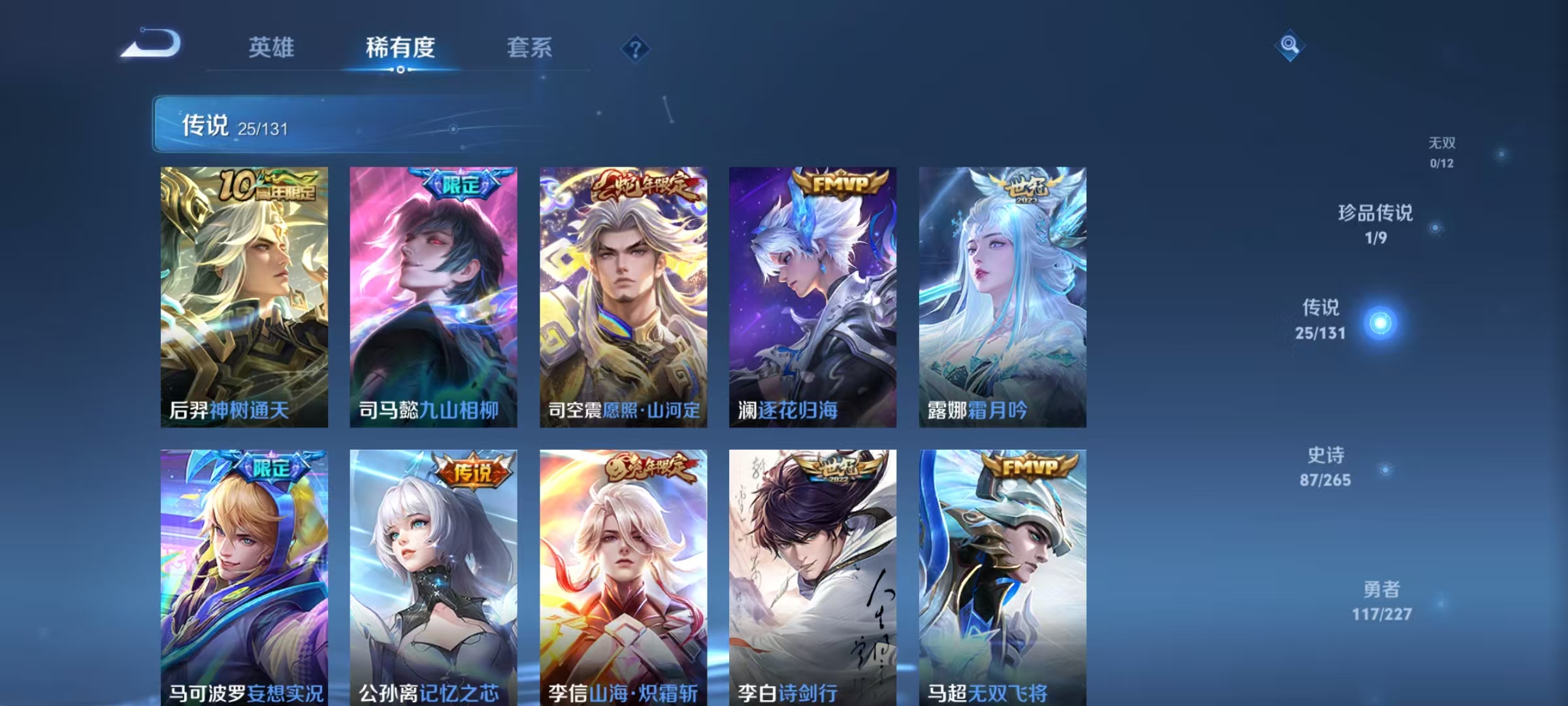This screenshot has width=1568, height=706.
Task: Click the search magnifier icon
Action: (1289, 46)
